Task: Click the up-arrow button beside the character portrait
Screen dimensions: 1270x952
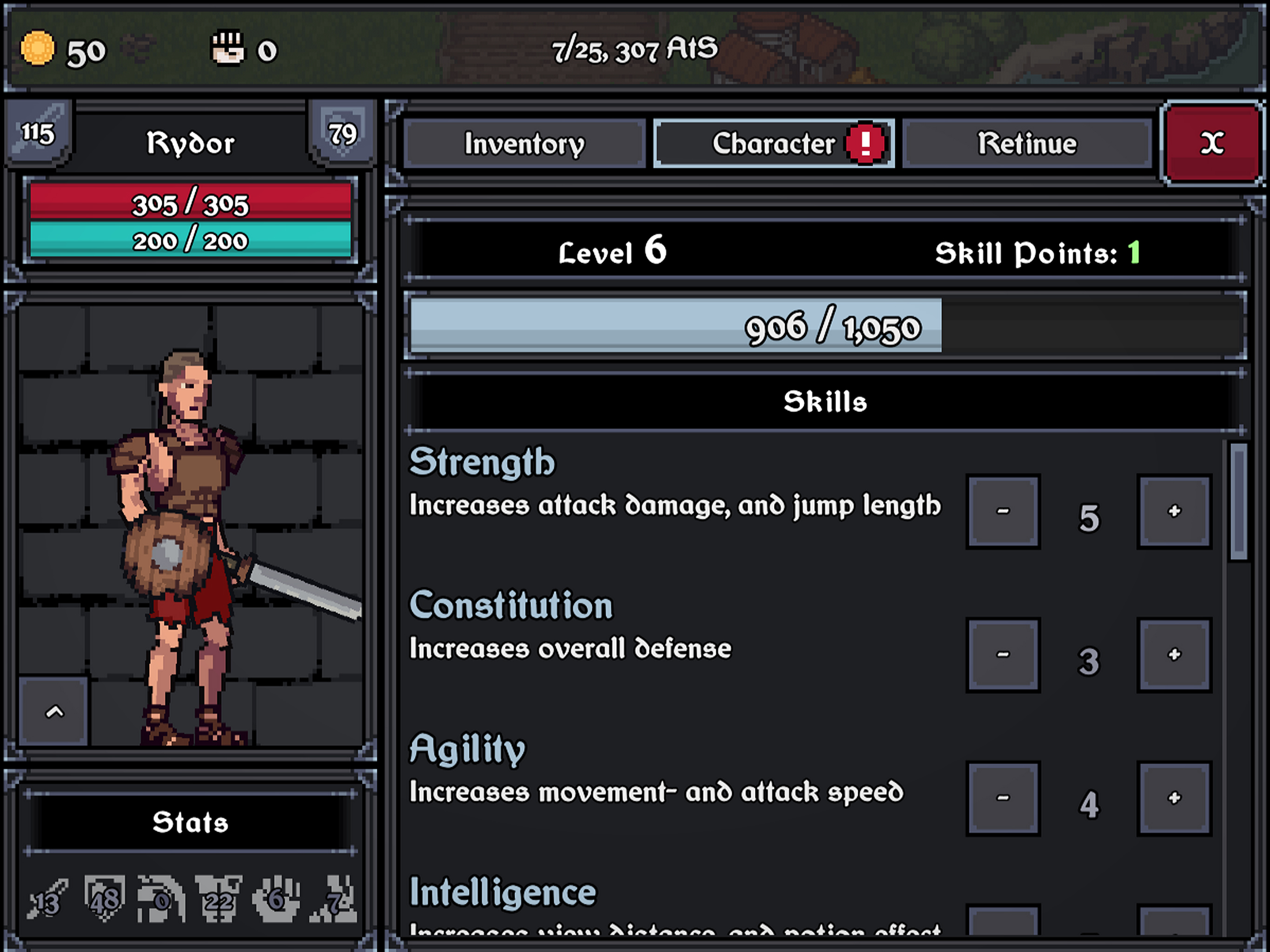Action: (54, 712)
